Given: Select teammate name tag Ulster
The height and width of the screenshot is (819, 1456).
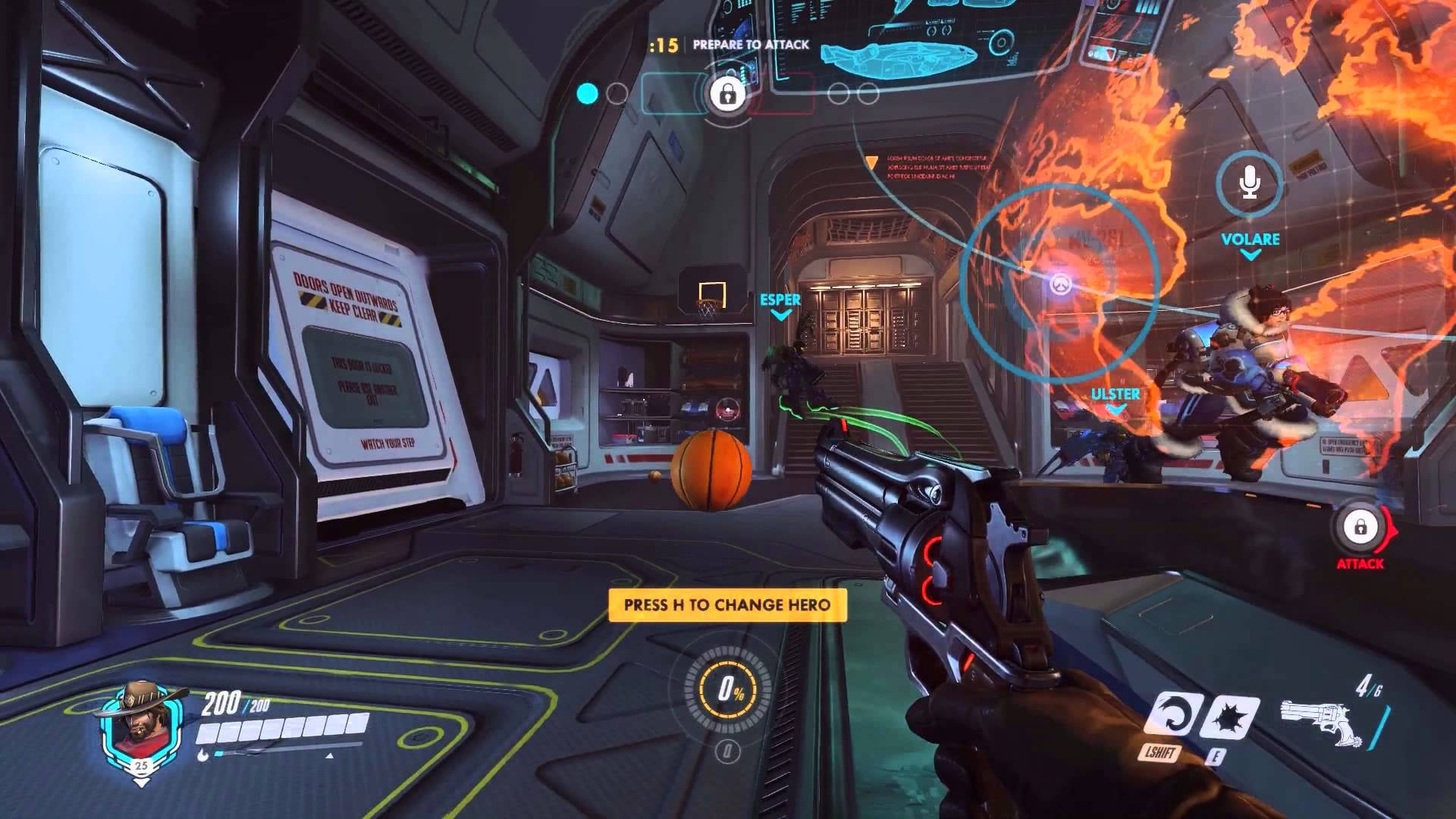Looking at the screenshot, I should coord(1115,394).
